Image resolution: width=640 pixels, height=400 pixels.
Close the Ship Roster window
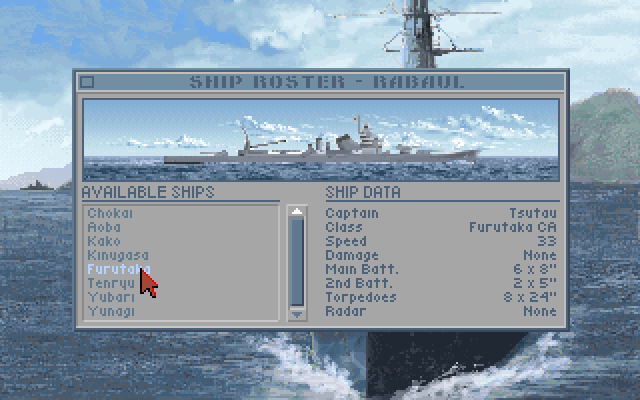[x=86, y=81]
